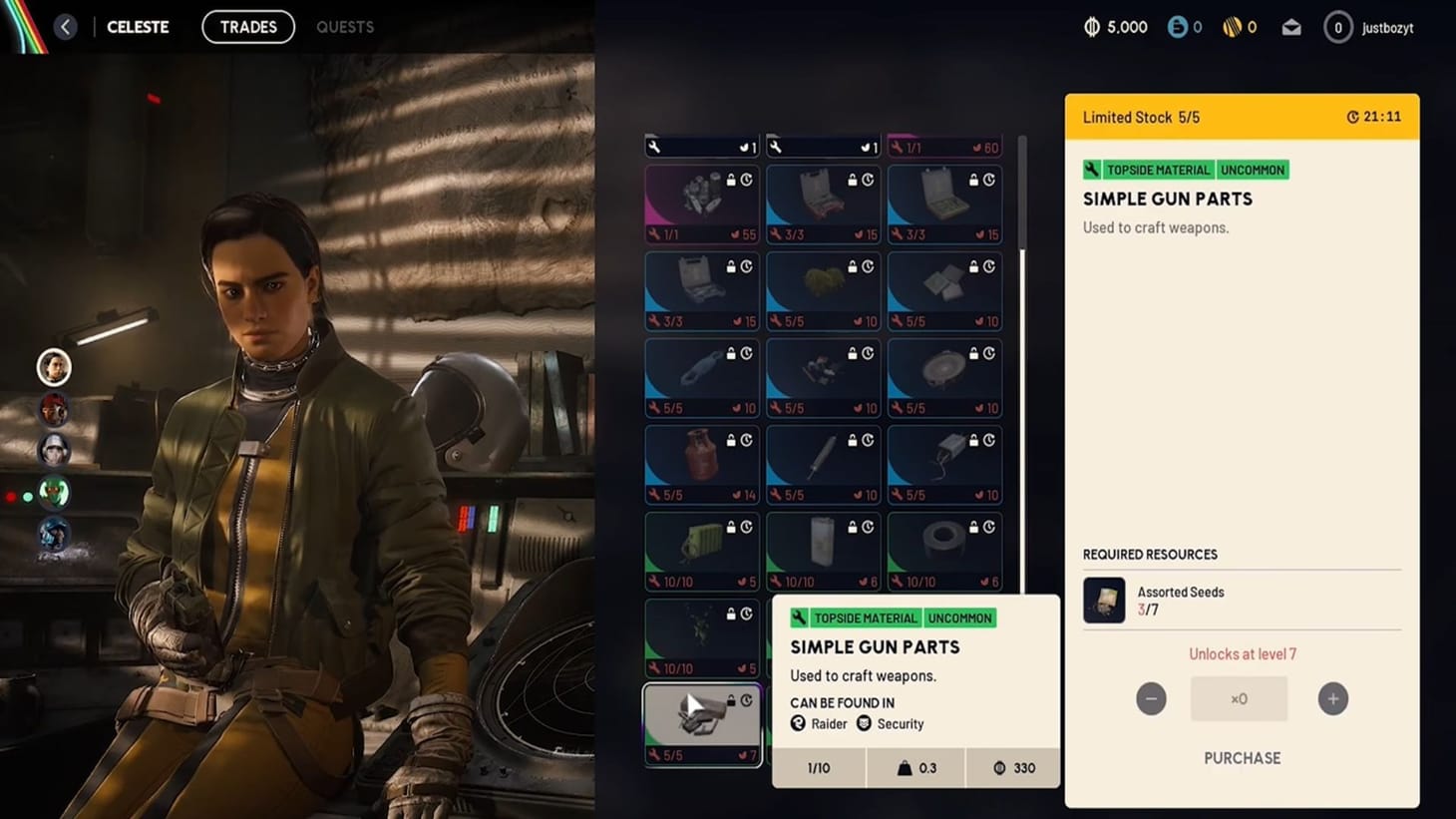Click the Raider faction icon in the tooltip

[x=798, y=723]
